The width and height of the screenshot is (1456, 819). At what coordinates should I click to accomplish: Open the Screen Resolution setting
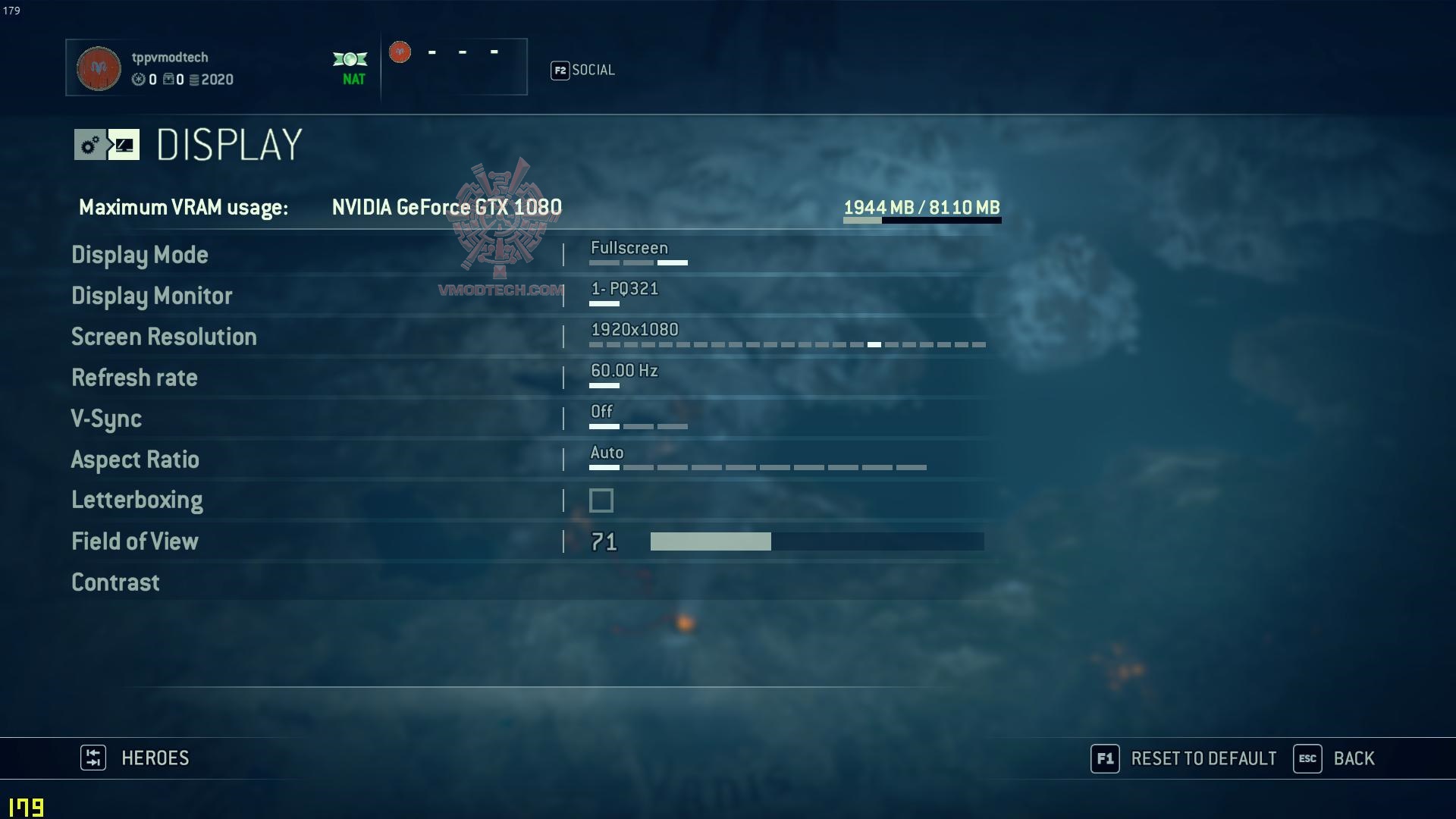pos(164,337)
